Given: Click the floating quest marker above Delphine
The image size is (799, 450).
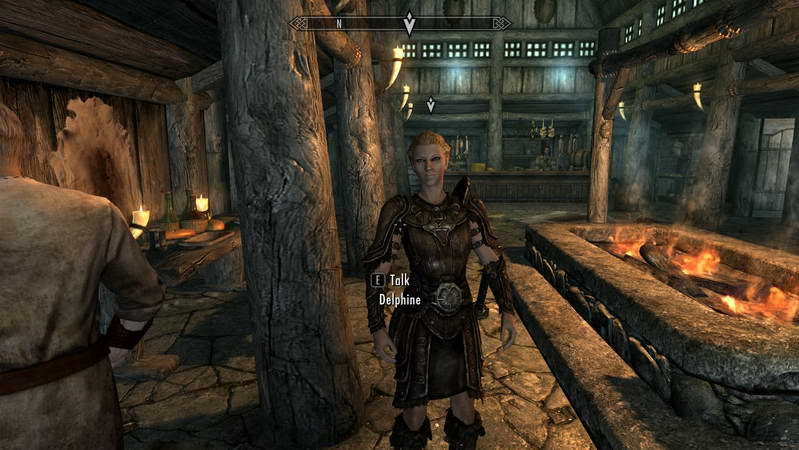Looking at the screenshot, I should coord(431,104).
